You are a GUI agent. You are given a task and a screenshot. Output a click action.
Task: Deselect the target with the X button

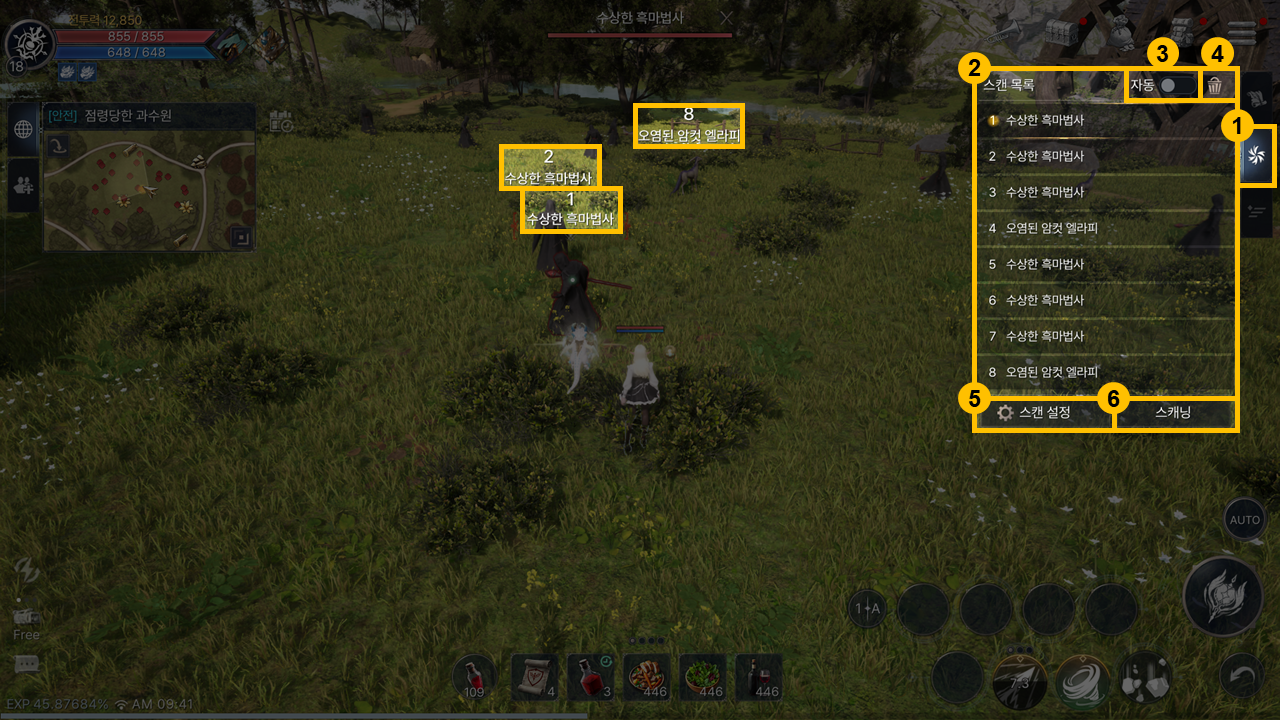coord(727,17)
